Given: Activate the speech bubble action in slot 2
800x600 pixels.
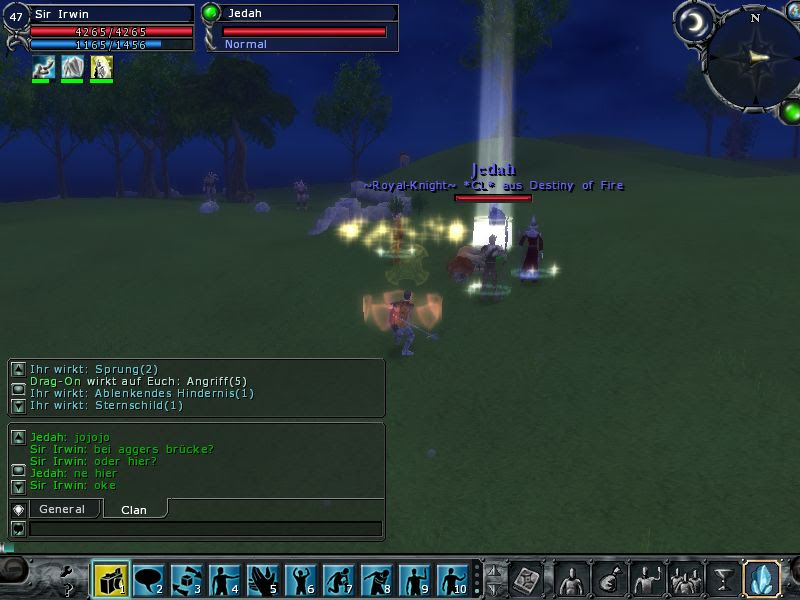Looking at the screenshot, I should pyautogui.click(x=149, y=580).
